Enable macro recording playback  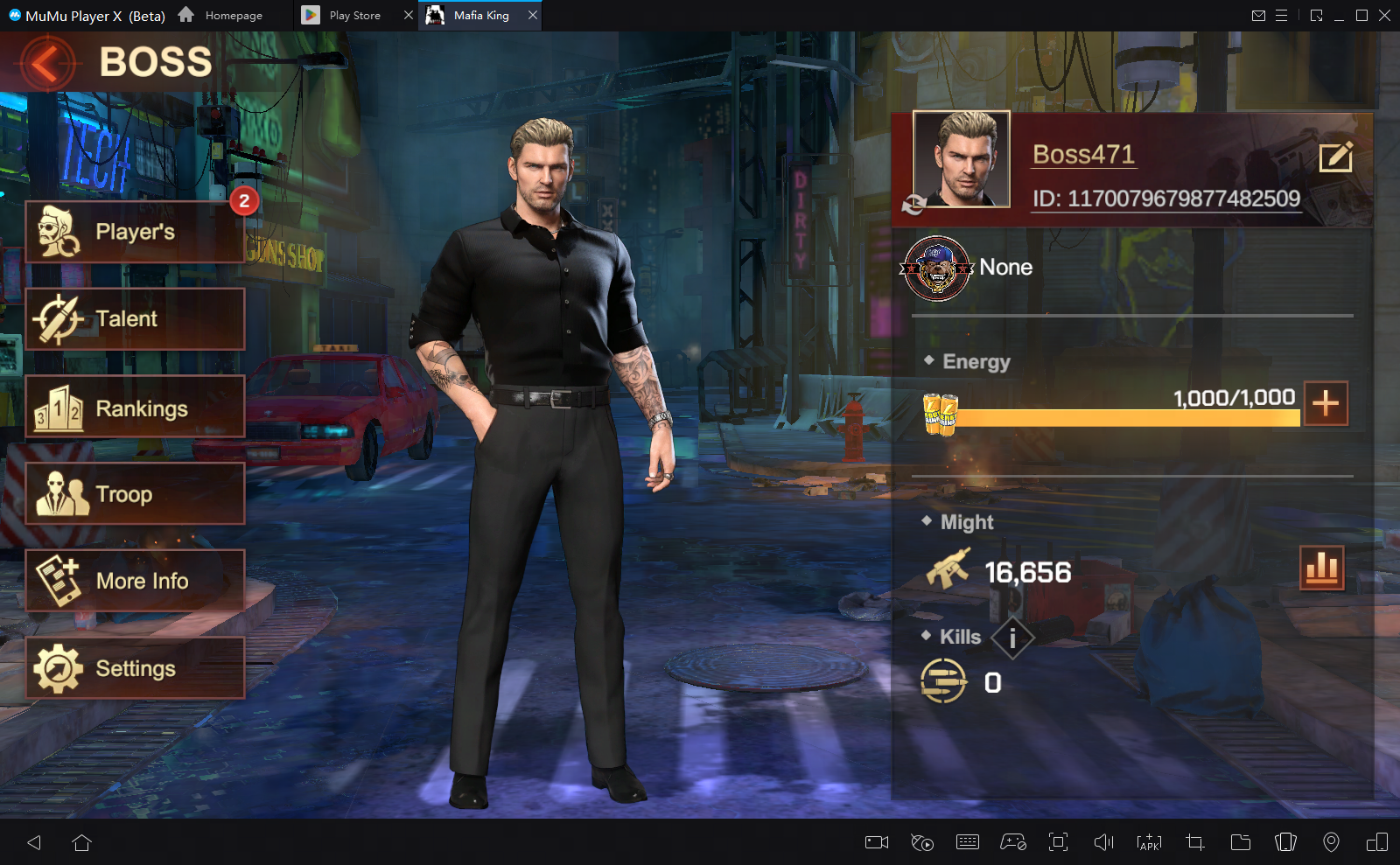921,842
